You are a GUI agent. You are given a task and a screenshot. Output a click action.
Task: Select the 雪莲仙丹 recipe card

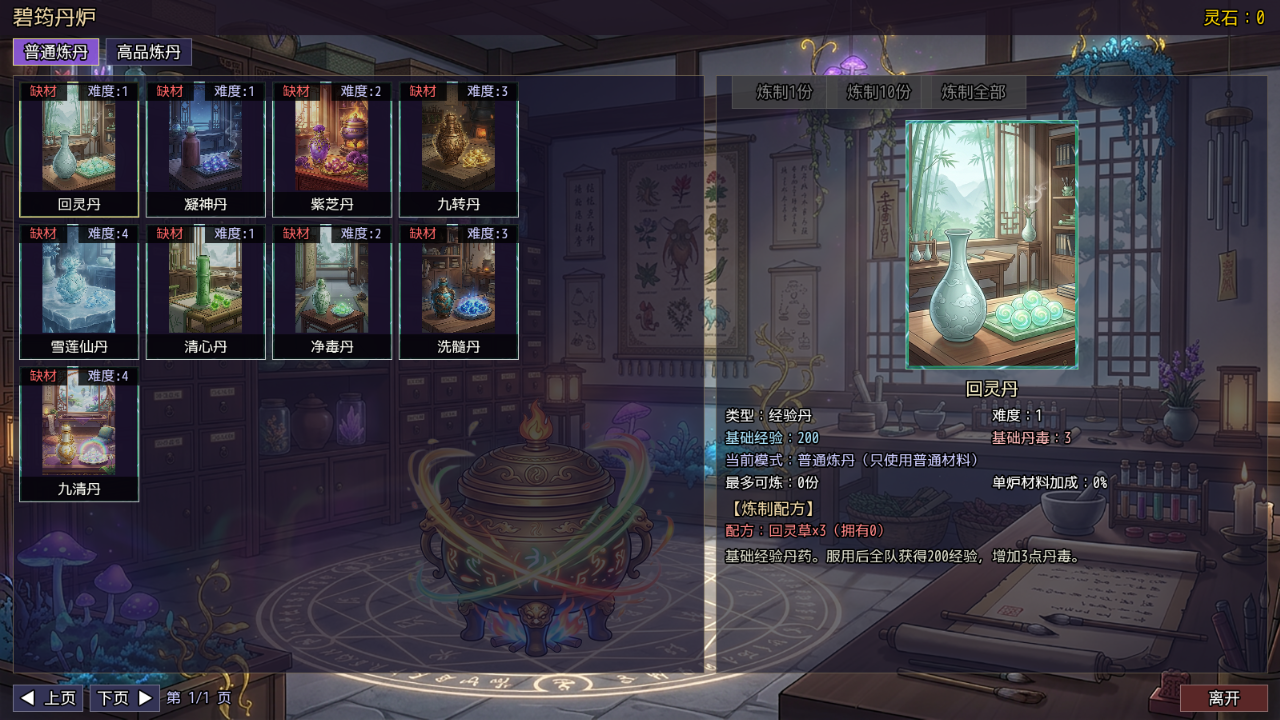pyautogui.click(x=79, y=292)
